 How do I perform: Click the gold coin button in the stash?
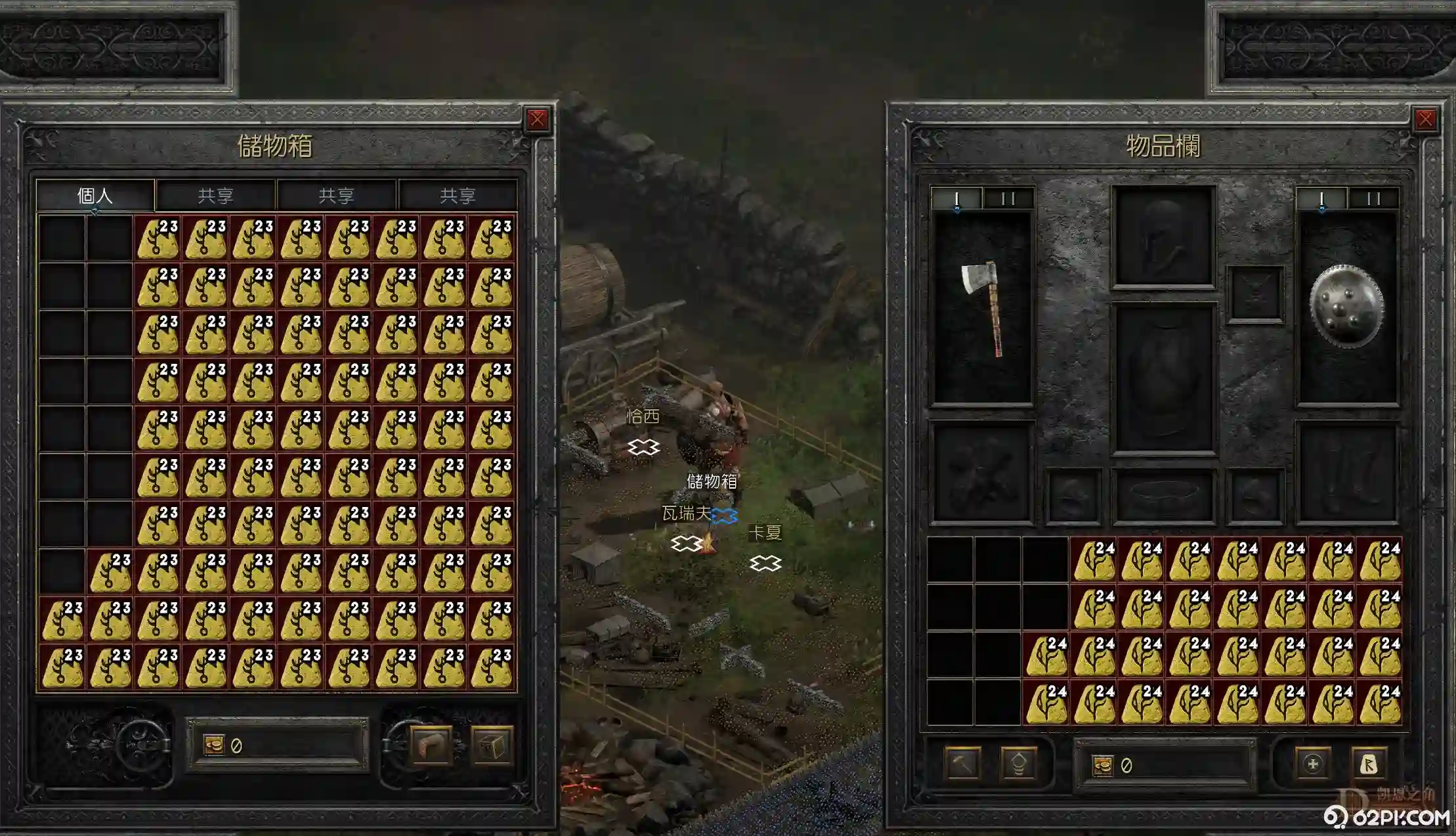214,745
